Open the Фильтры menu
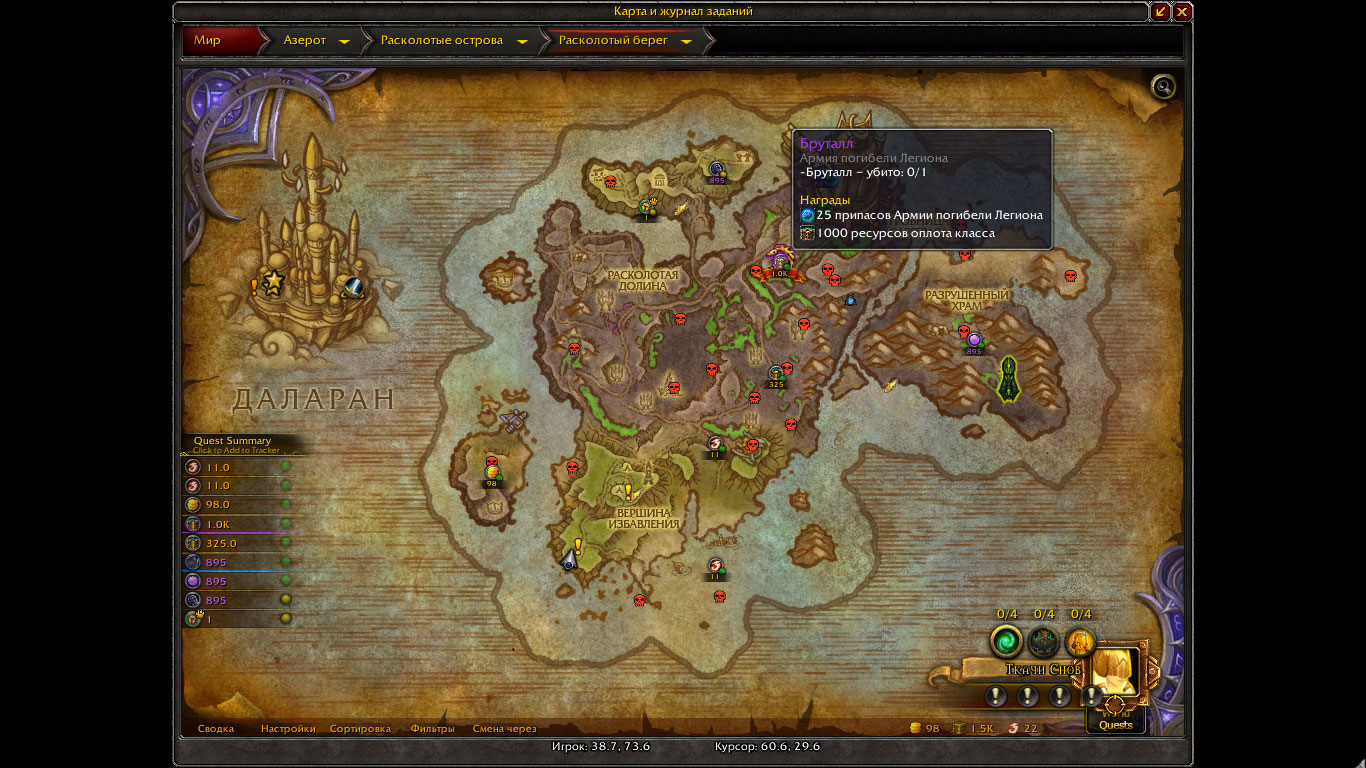The image size is (1366, 768). [x=432, y=729]
